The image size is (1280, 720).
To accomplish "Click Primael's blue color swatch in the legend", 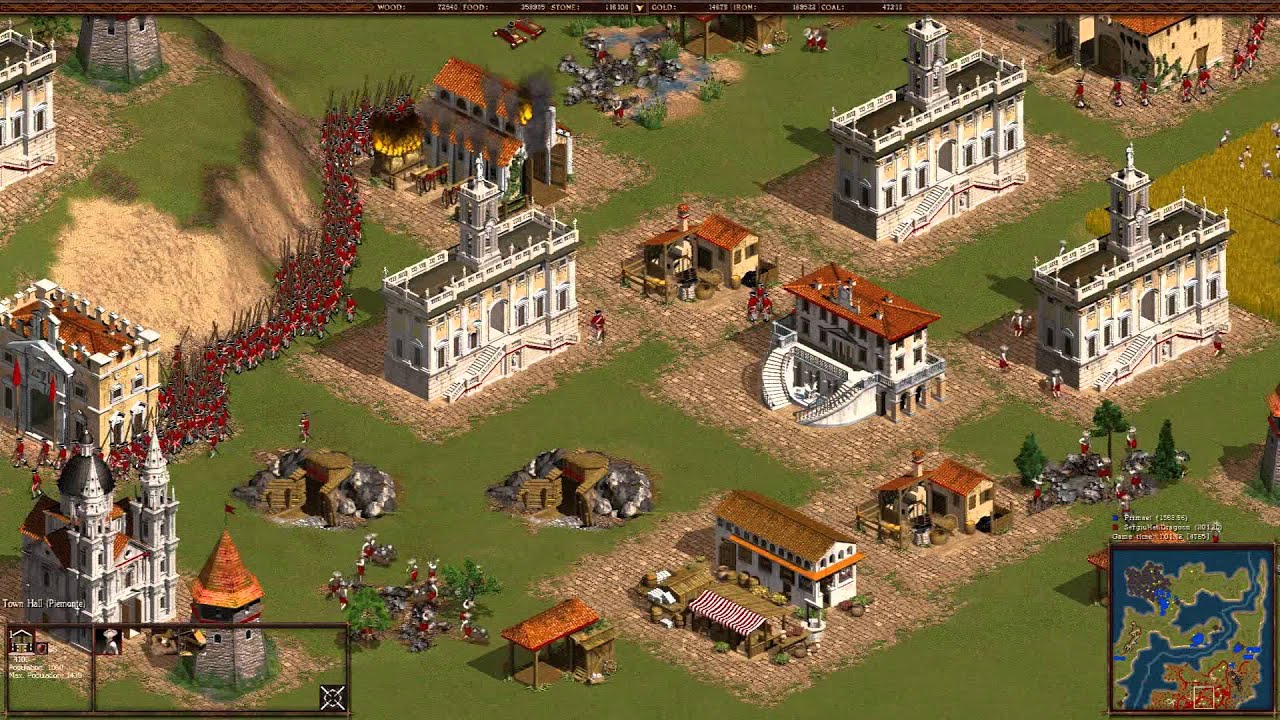I will [1115, 518].
